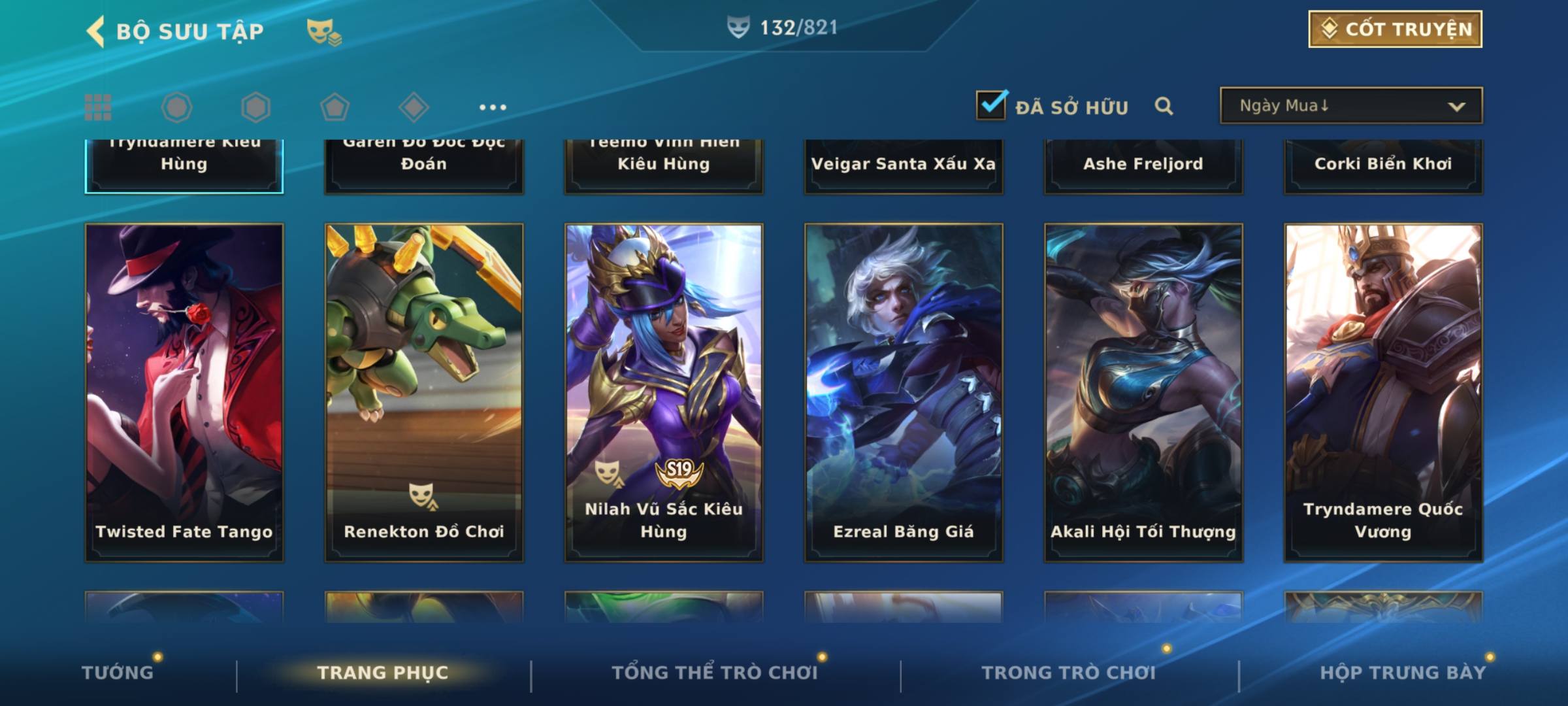Choose the pentagon-shaped rarity filter
Screen dimensions: 1568x706
[x=335, y=107]
